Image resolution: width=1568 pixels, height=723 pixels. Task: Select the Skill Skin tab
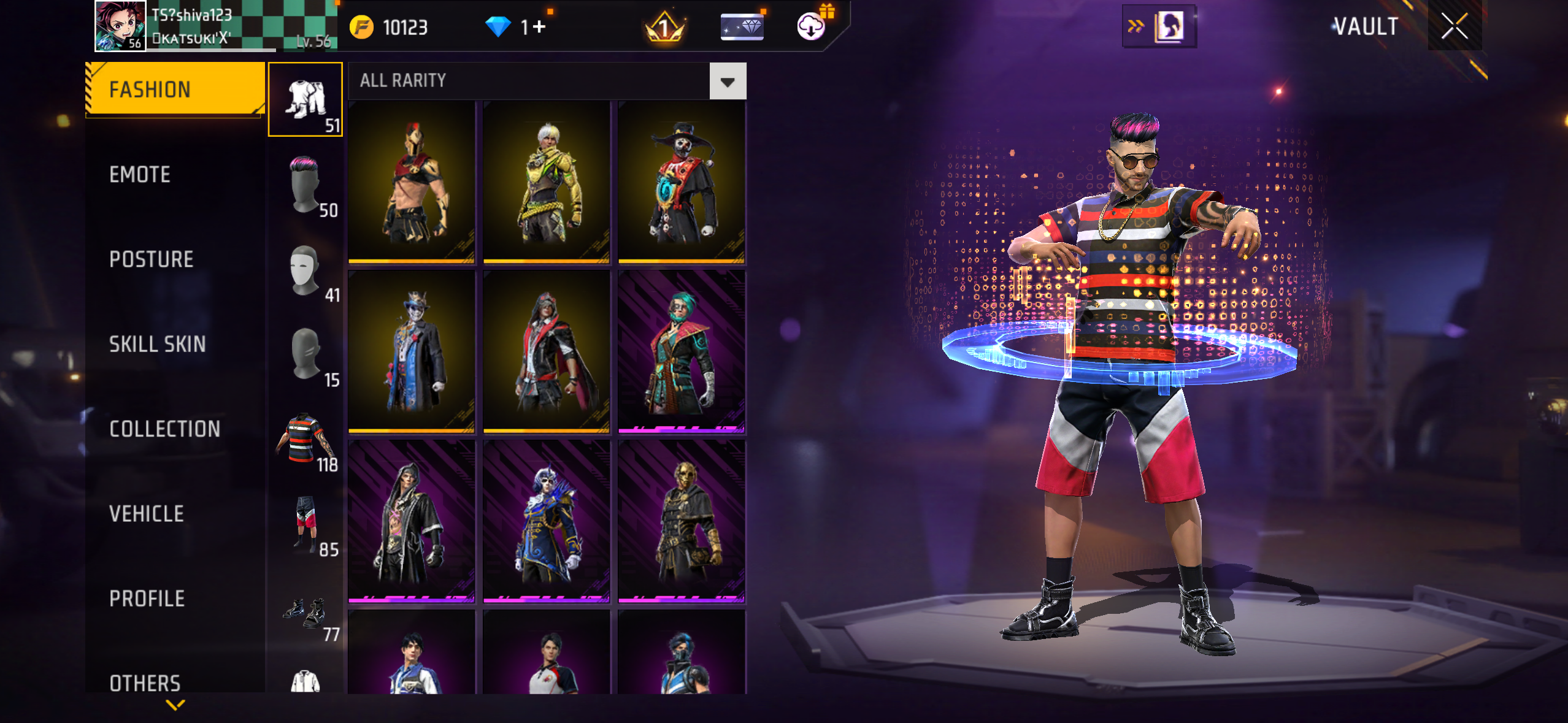[x=157, y=344]
